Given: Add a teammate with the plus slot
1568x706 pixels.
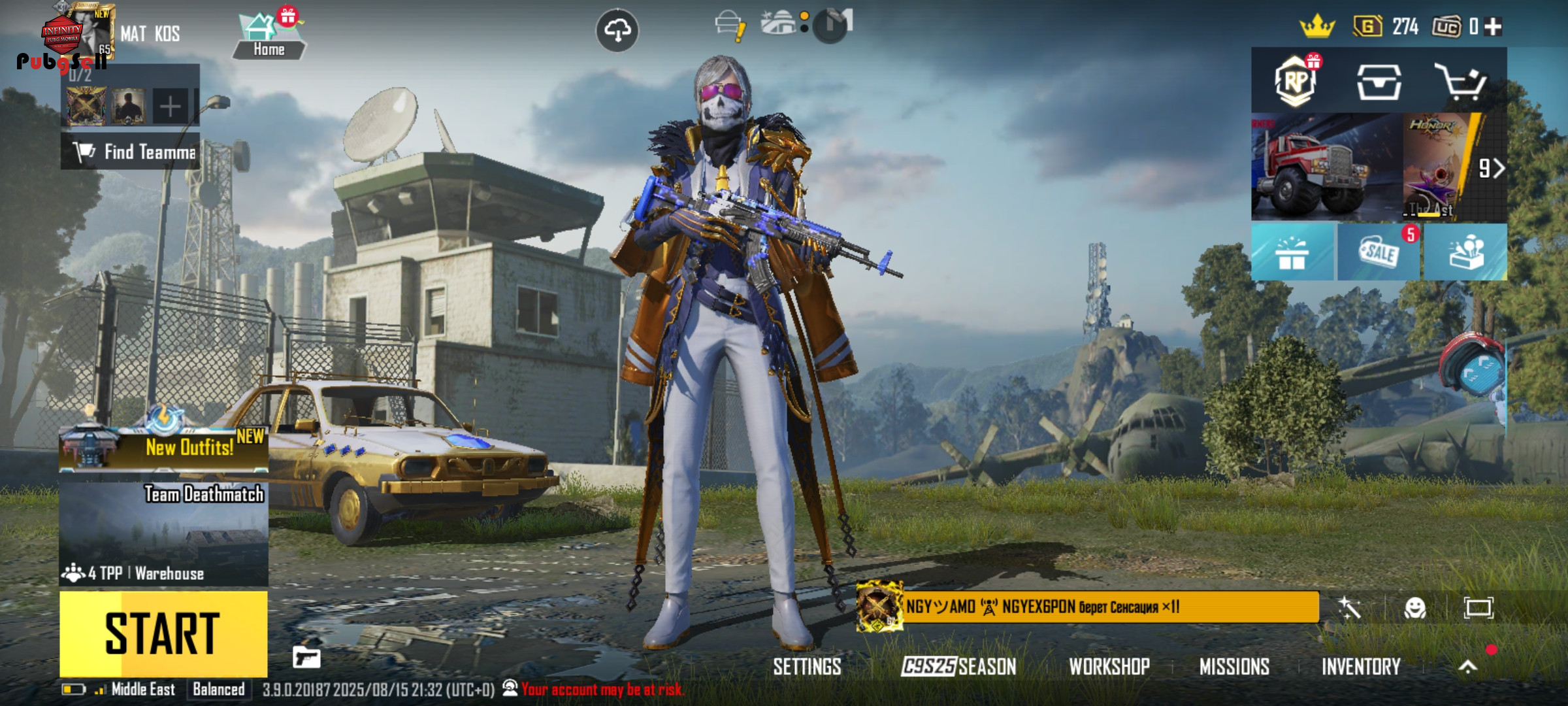Looking at the screenshot, I should point(170,106).
